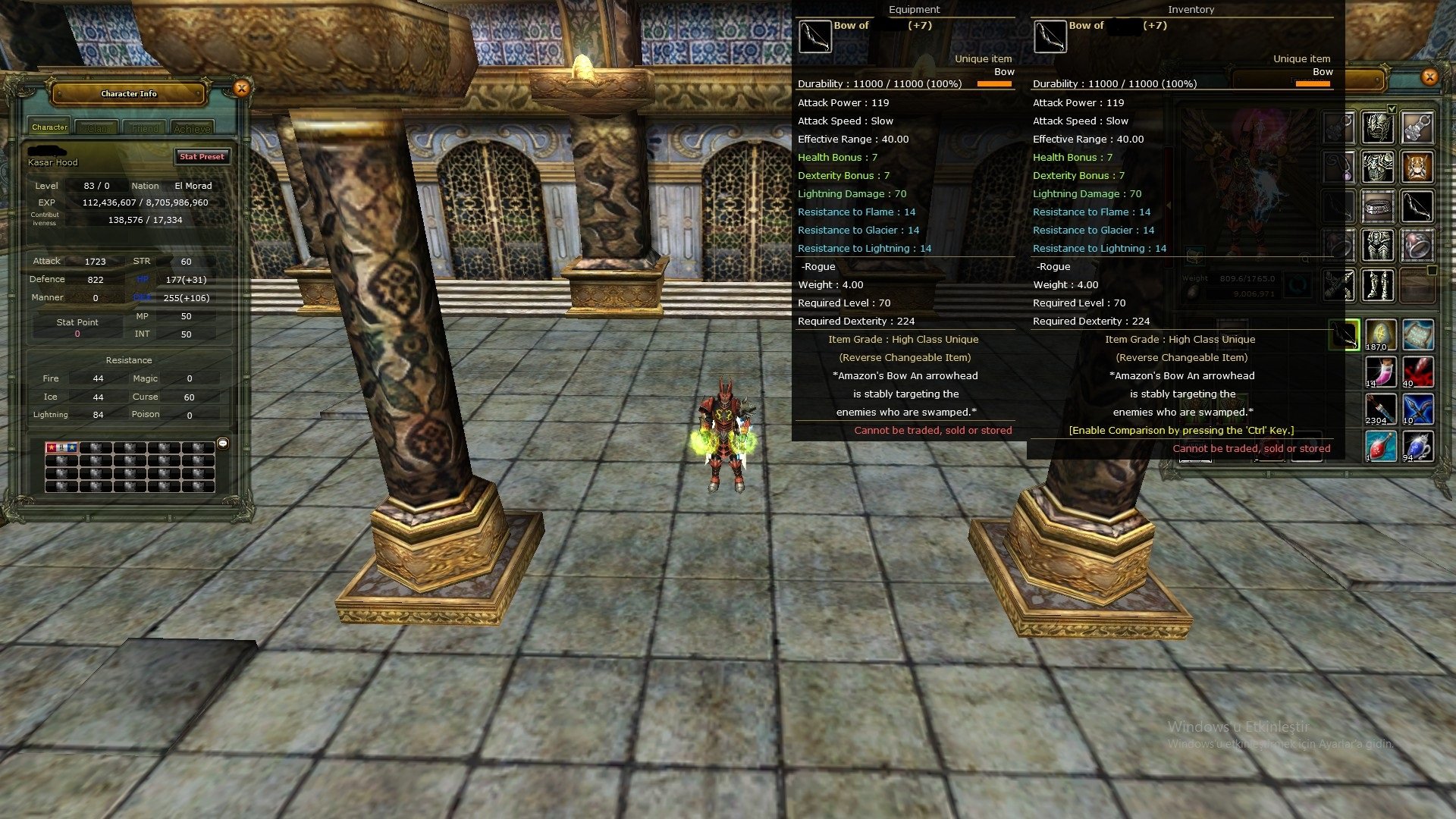
Task: Click the blue scroll item in inventory
Action: (x=1417, y=335)
